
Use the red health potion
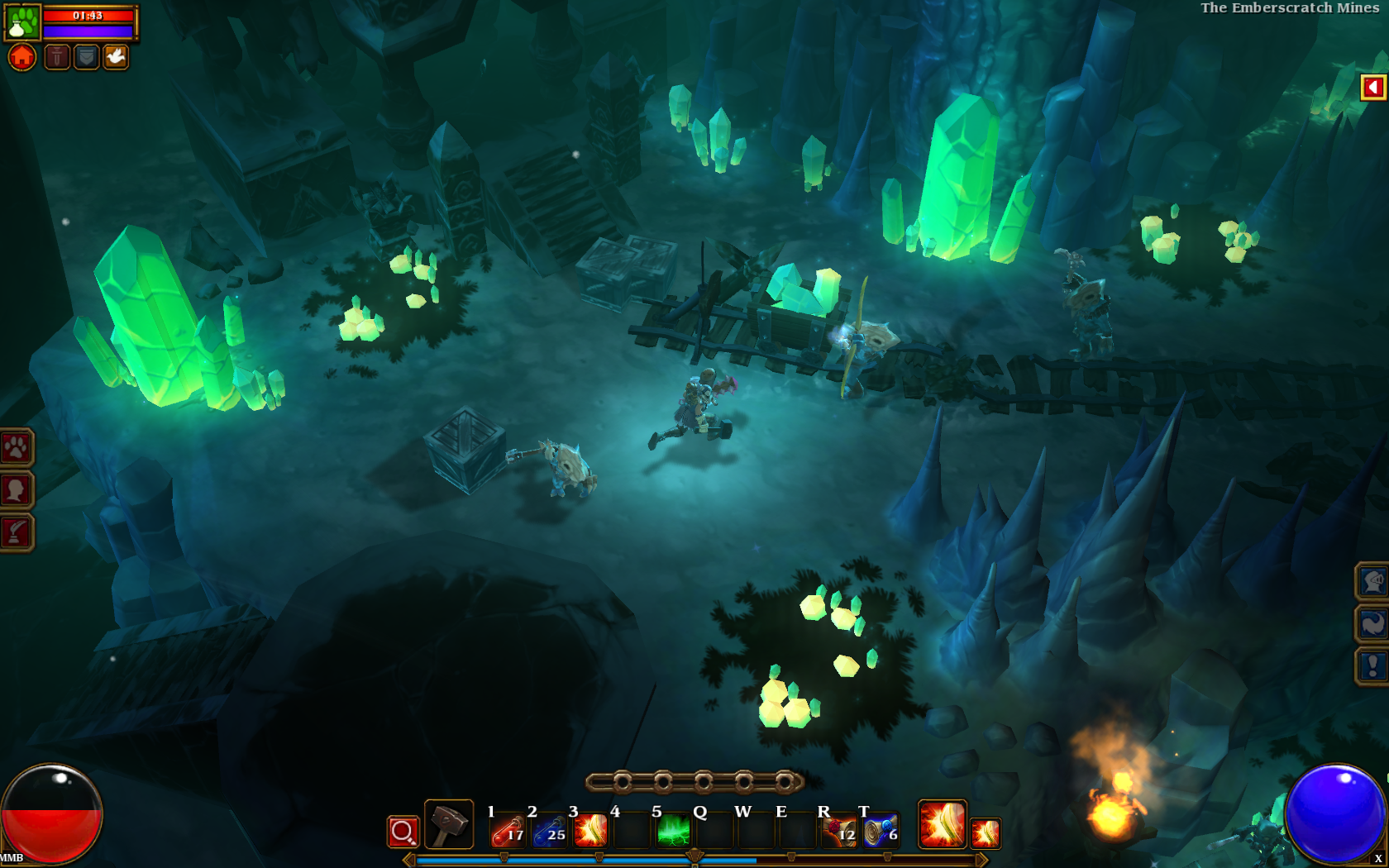click(x=508, y=831)
